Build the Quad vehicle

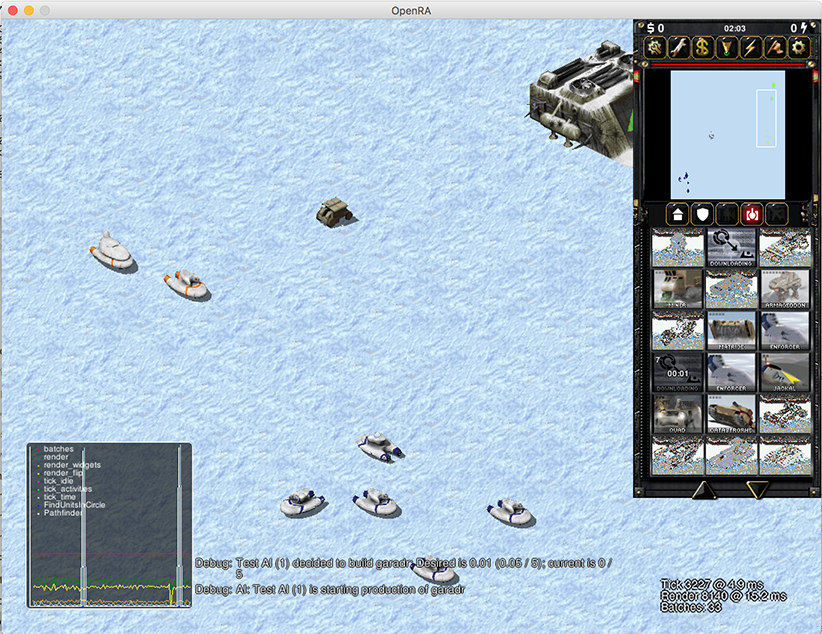pyautogui.click(x=678, y=414)
